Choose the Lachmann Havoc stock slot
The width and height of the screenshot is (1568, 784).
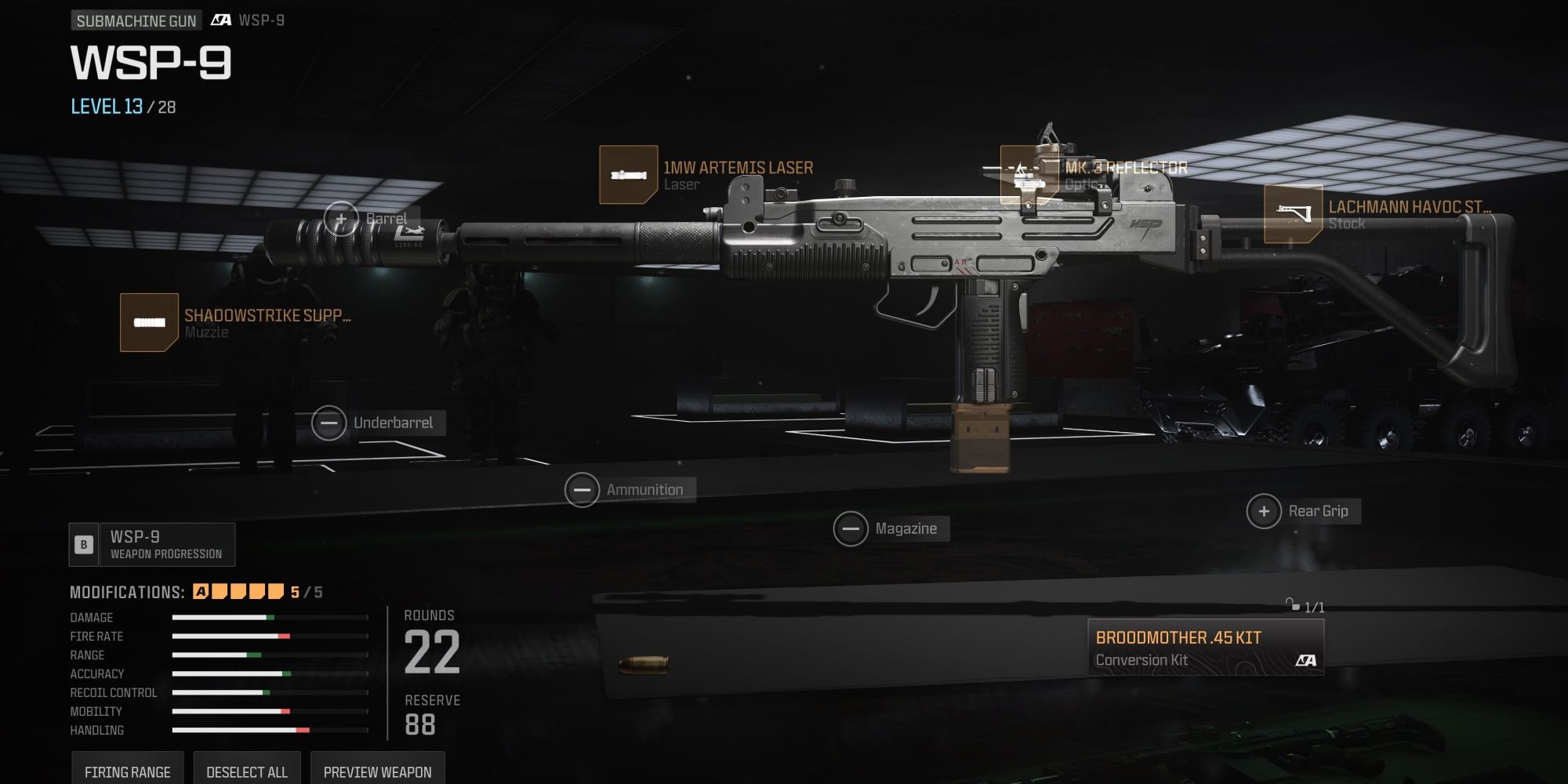click(1293, 214)
